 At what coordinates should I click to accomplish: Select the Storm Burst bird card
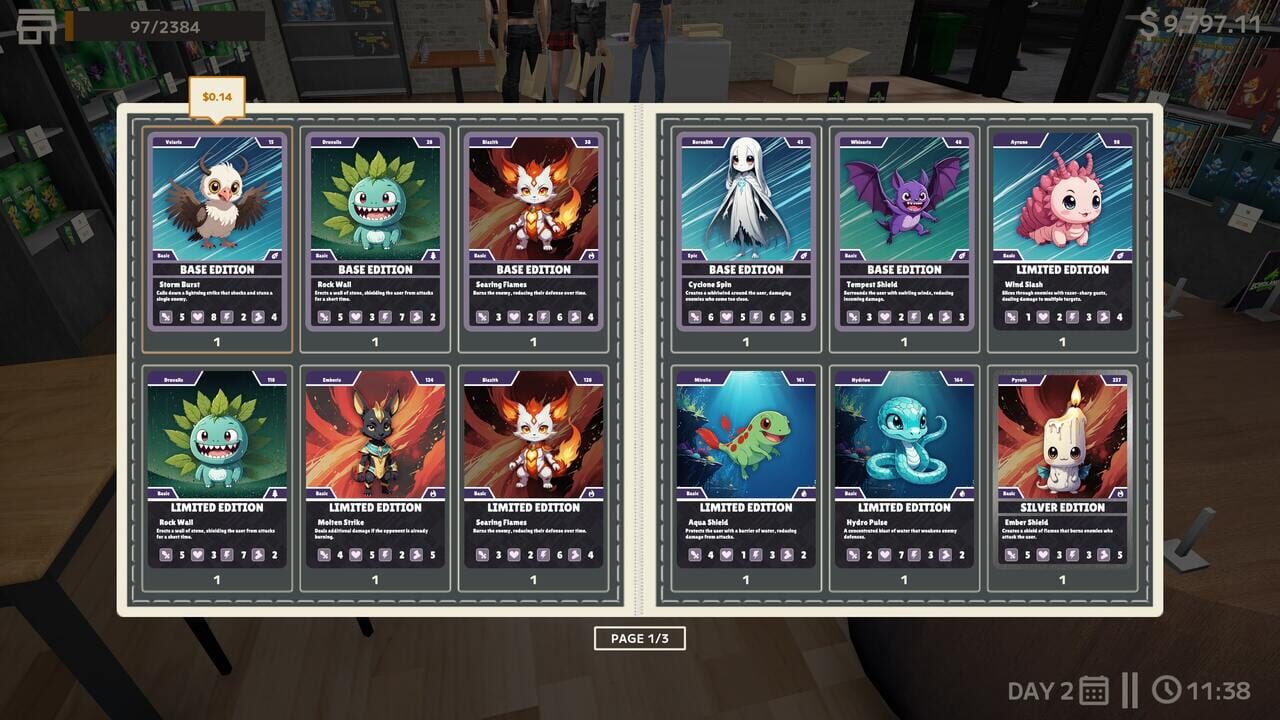pyautogui.click(x=217, y=232)
